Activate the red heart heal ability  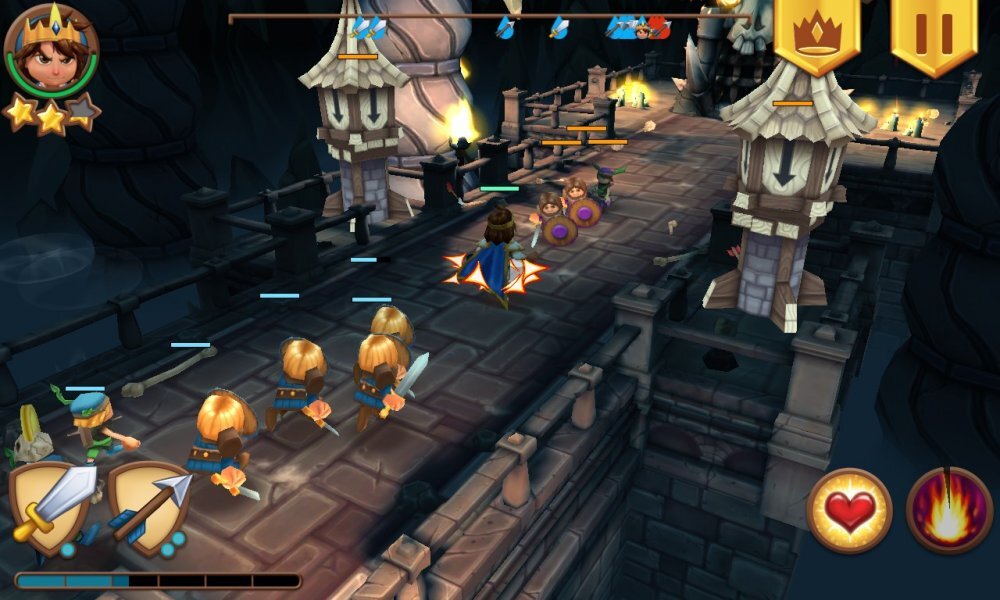[x=849, y=510]
